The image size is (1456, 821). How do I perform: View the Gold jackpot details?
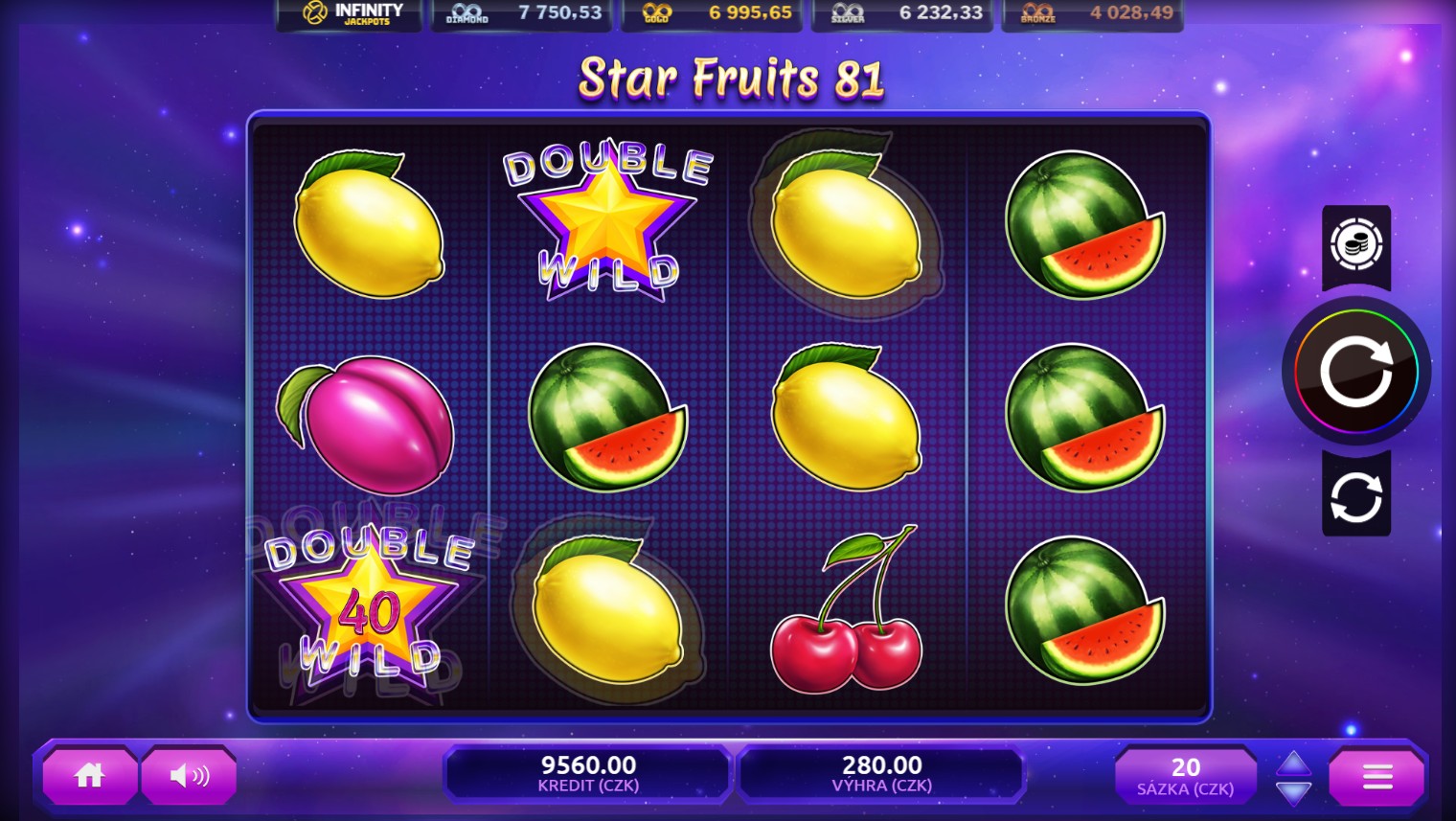point(711,13)
